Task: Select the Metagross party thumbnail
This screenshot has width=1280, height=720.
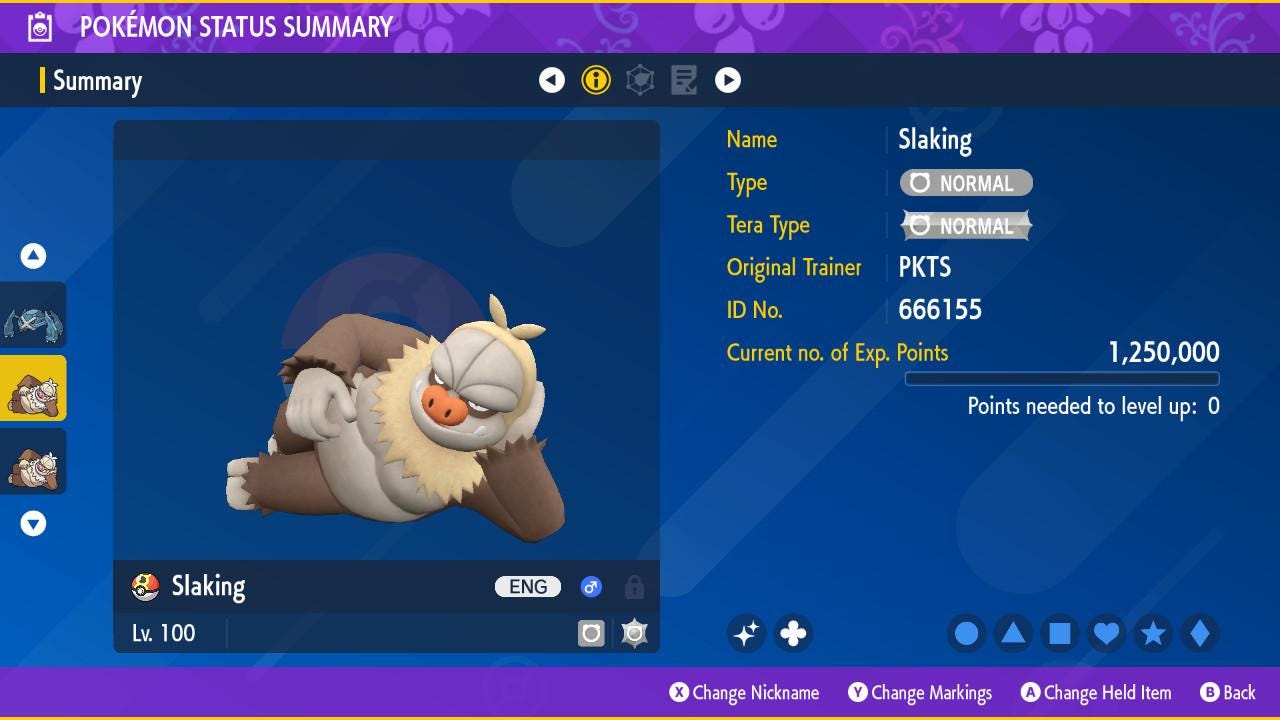Action: point(33,315)
